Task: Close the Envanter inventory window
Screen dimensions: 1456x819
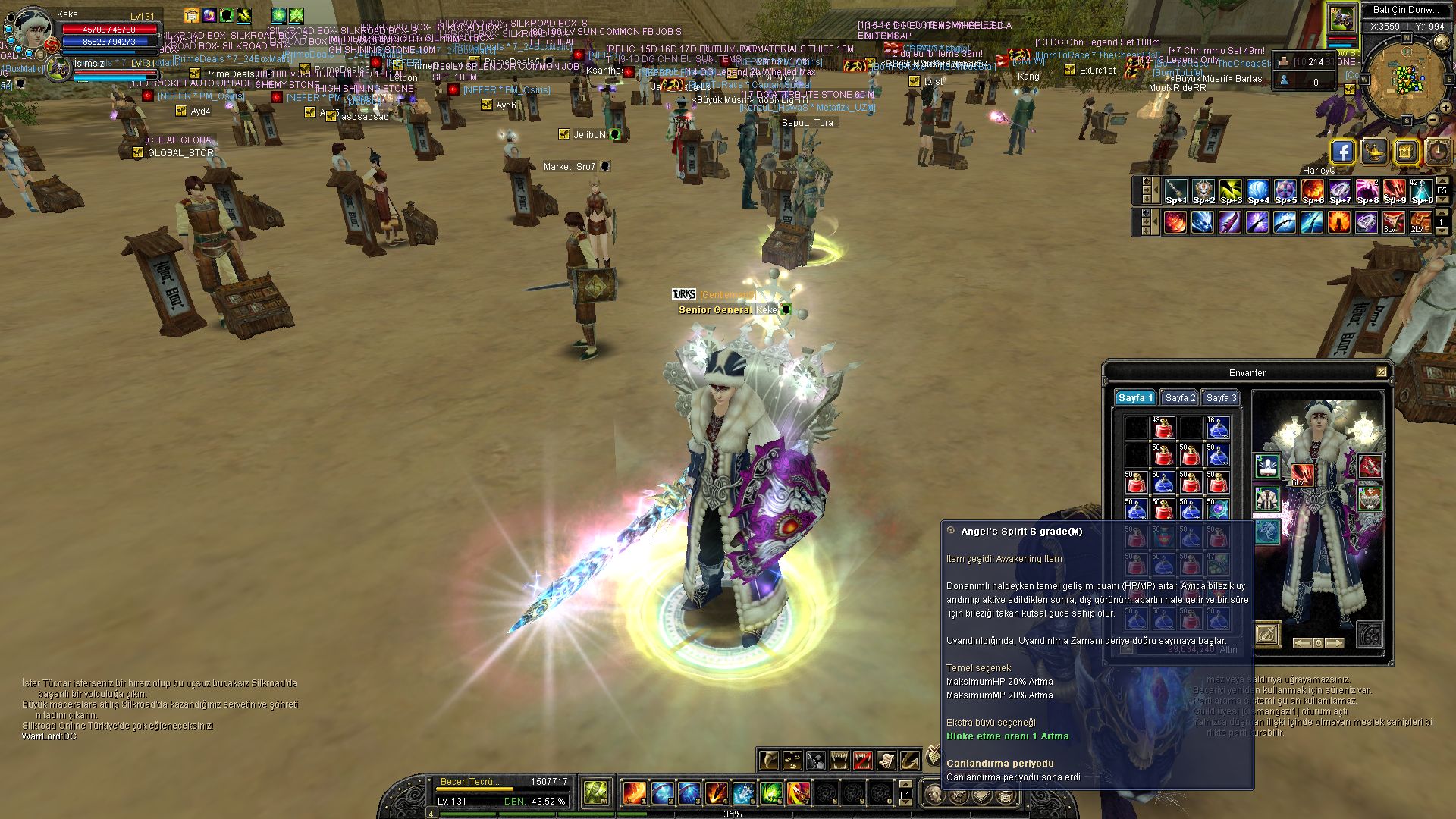Action: click(1381, 372)
